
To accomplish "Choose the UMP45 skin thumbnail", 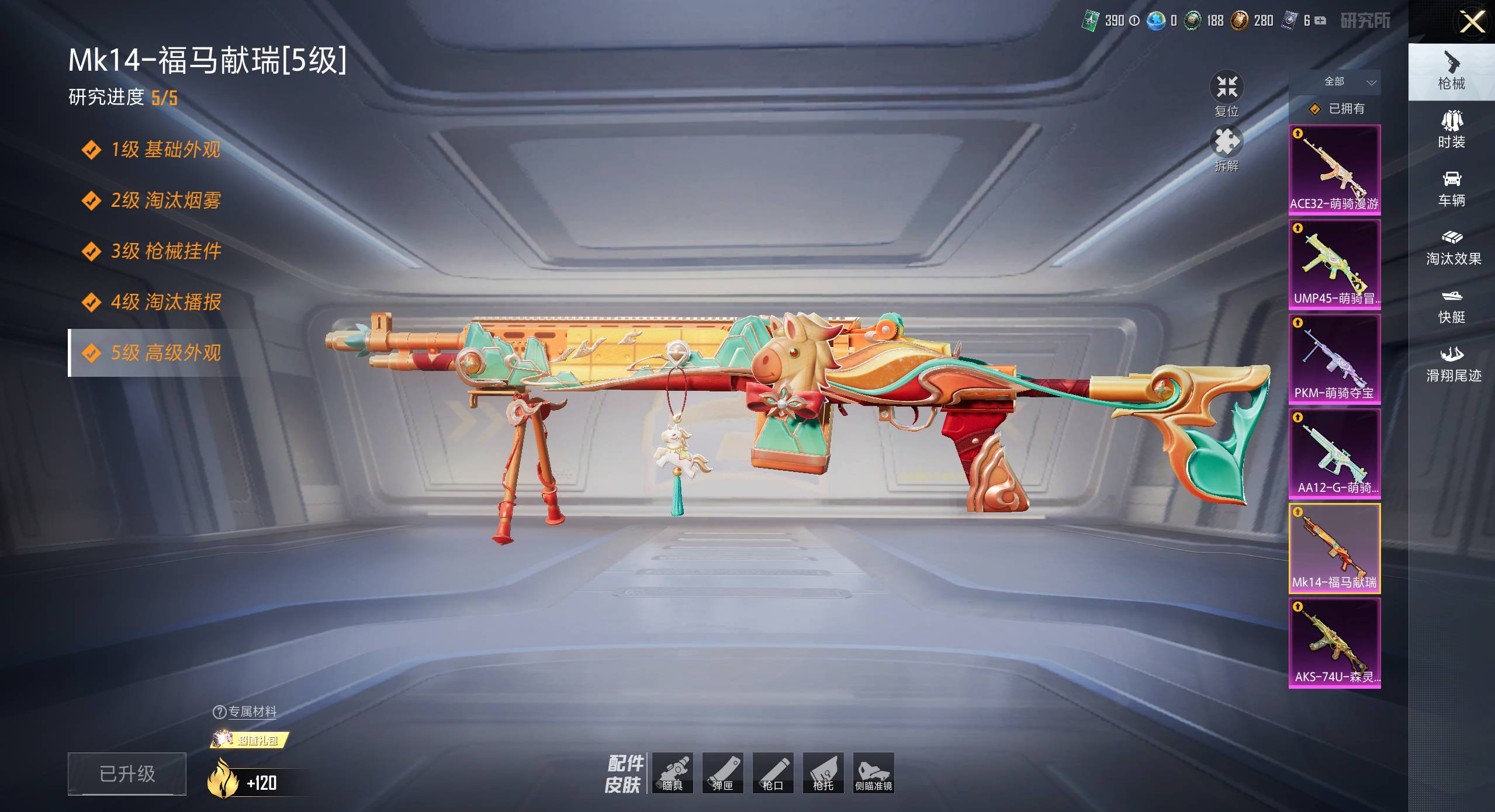I will pyautogui.click(x=1334, y=263).
